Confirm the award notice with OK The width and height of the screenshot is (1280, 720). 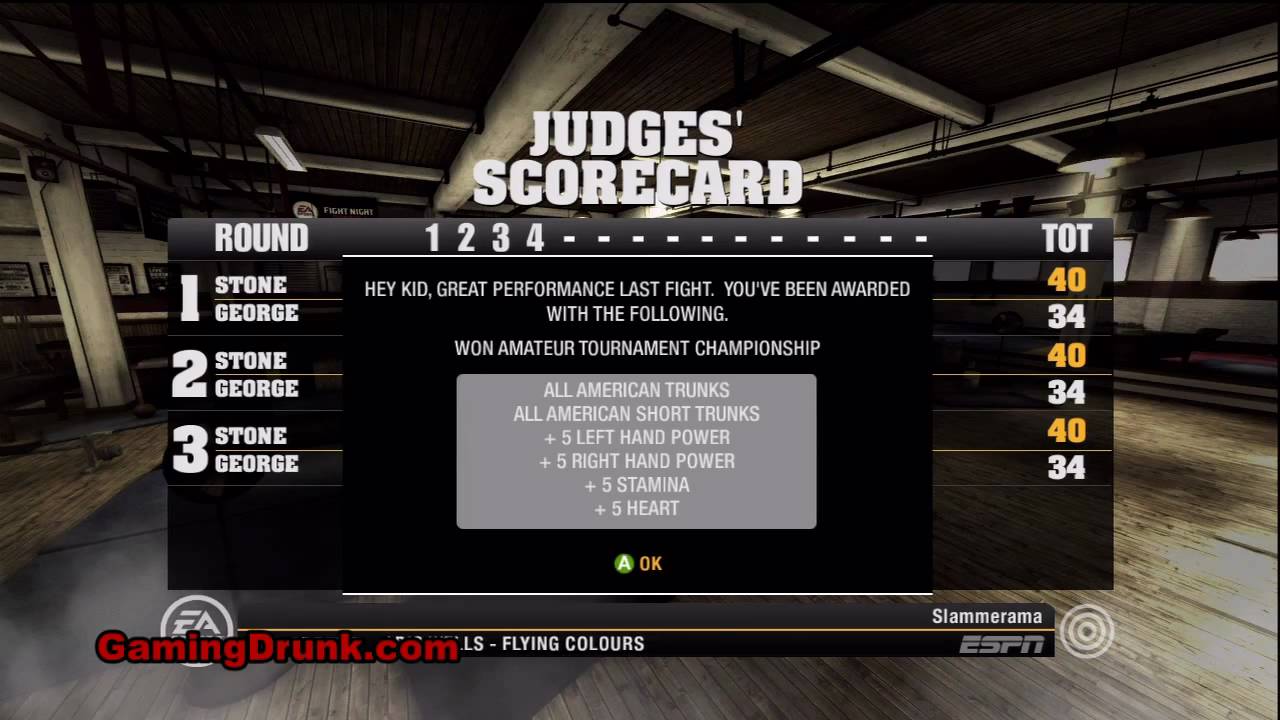pos(638,563)
